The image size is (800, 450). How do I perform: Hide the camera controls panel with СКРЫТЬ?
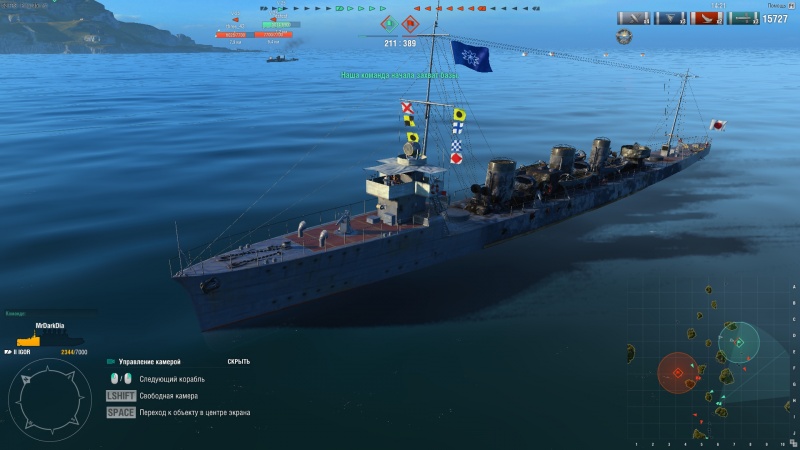coord(238,361)
